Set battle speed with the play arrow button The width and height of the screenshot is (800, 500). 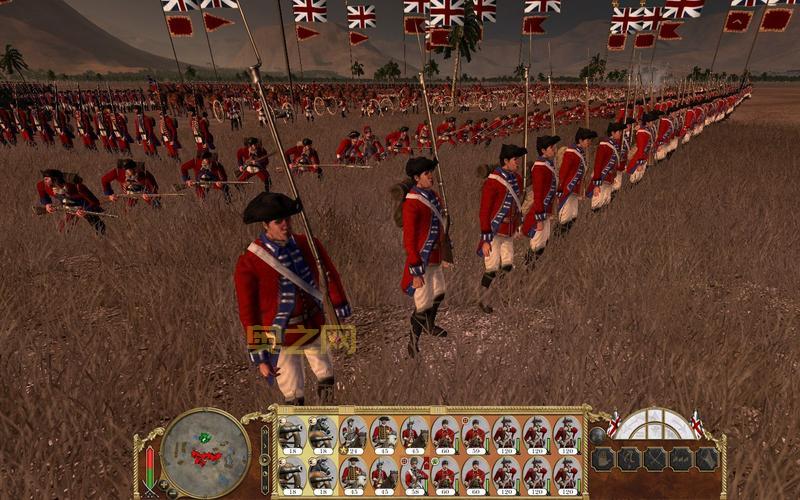[x=264, y=456]
